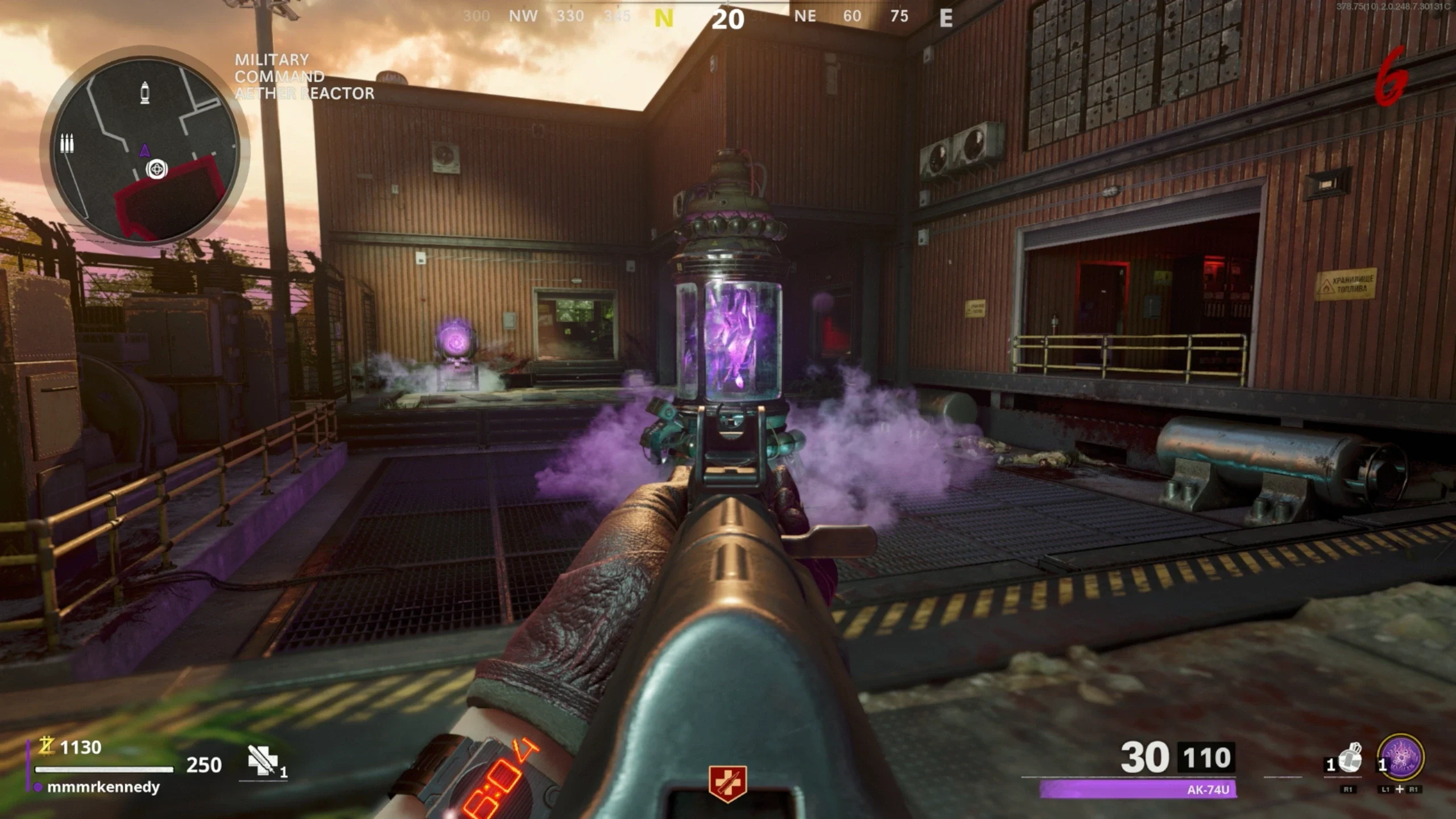The image size is (1456, 819).
Task: Click the white objective marker on minimap
Action: coord(156,169)
